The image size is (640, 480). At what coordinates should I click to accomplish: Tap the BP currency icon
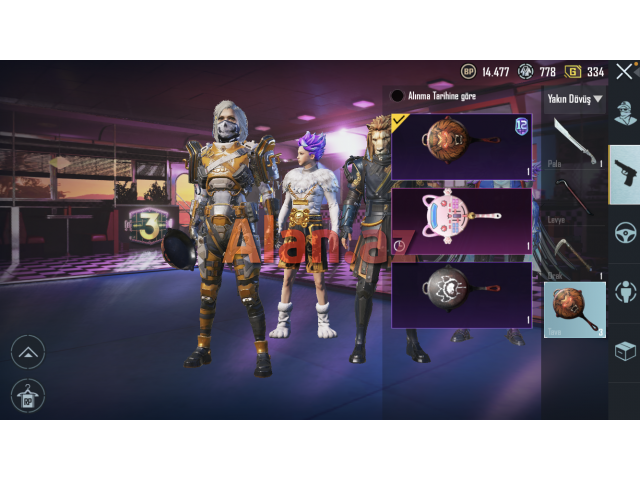[x=468, y=71]
